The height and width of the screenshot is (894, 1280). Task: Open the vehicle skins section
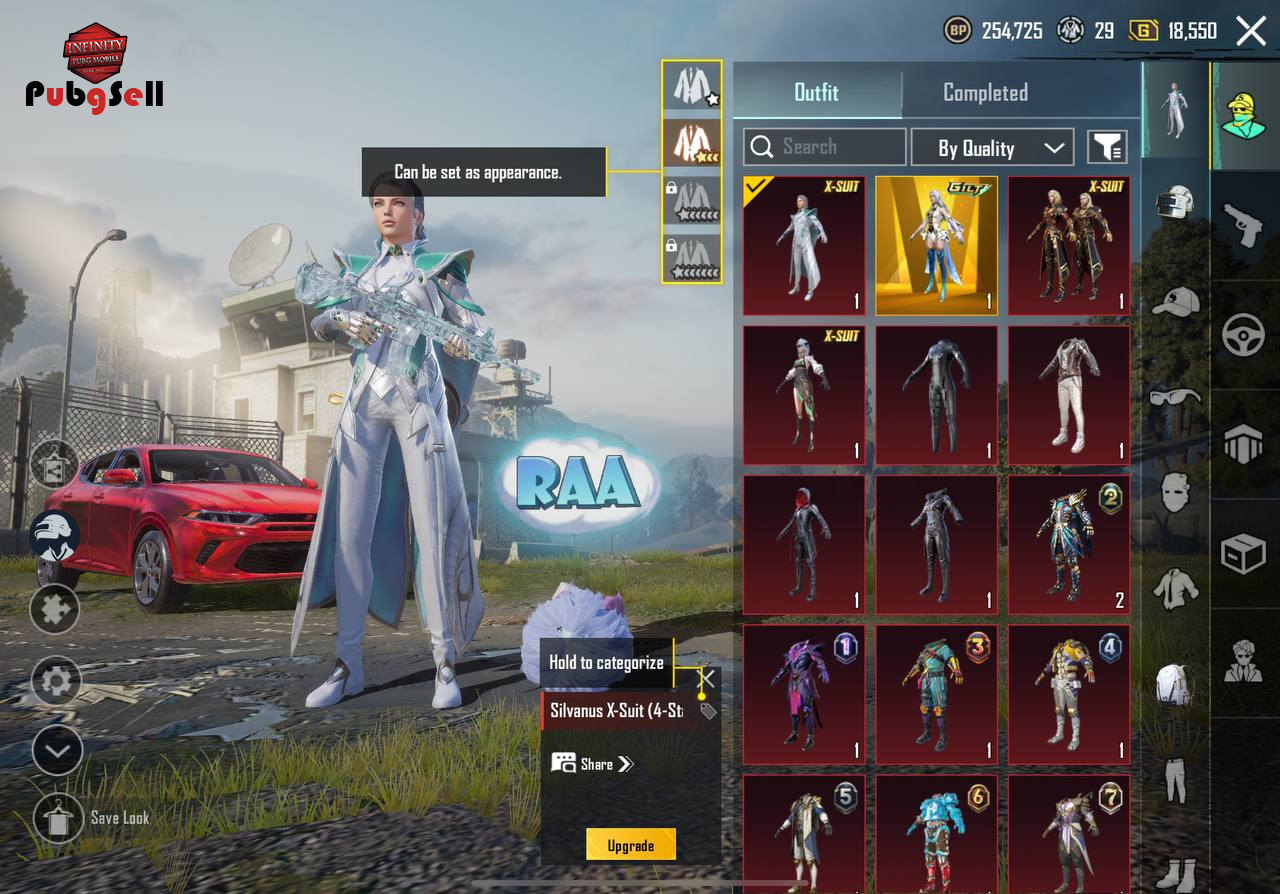pyautogui.click(x=1244, y=335)
